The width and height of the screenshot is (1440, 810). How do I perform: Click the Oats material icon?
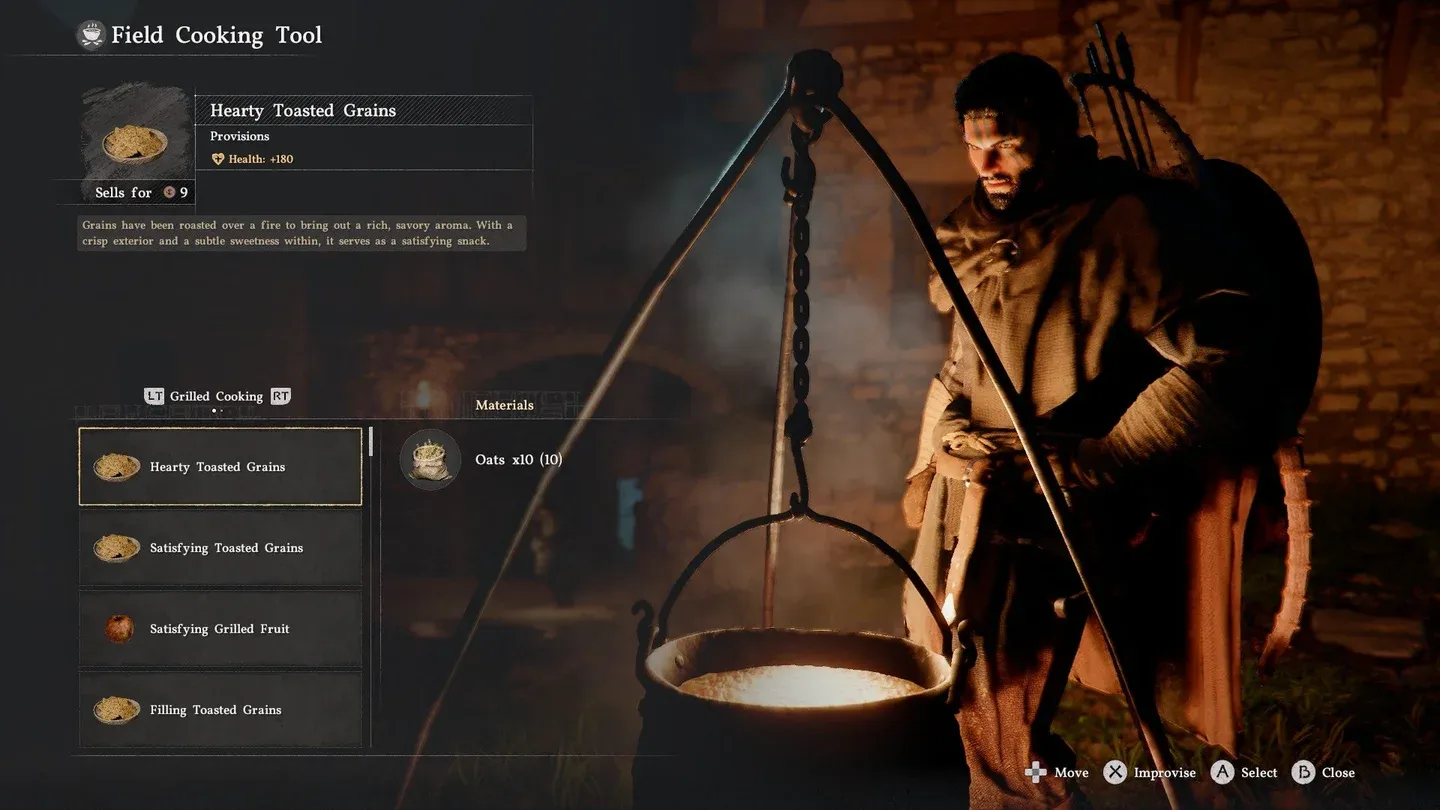[430, 460]
